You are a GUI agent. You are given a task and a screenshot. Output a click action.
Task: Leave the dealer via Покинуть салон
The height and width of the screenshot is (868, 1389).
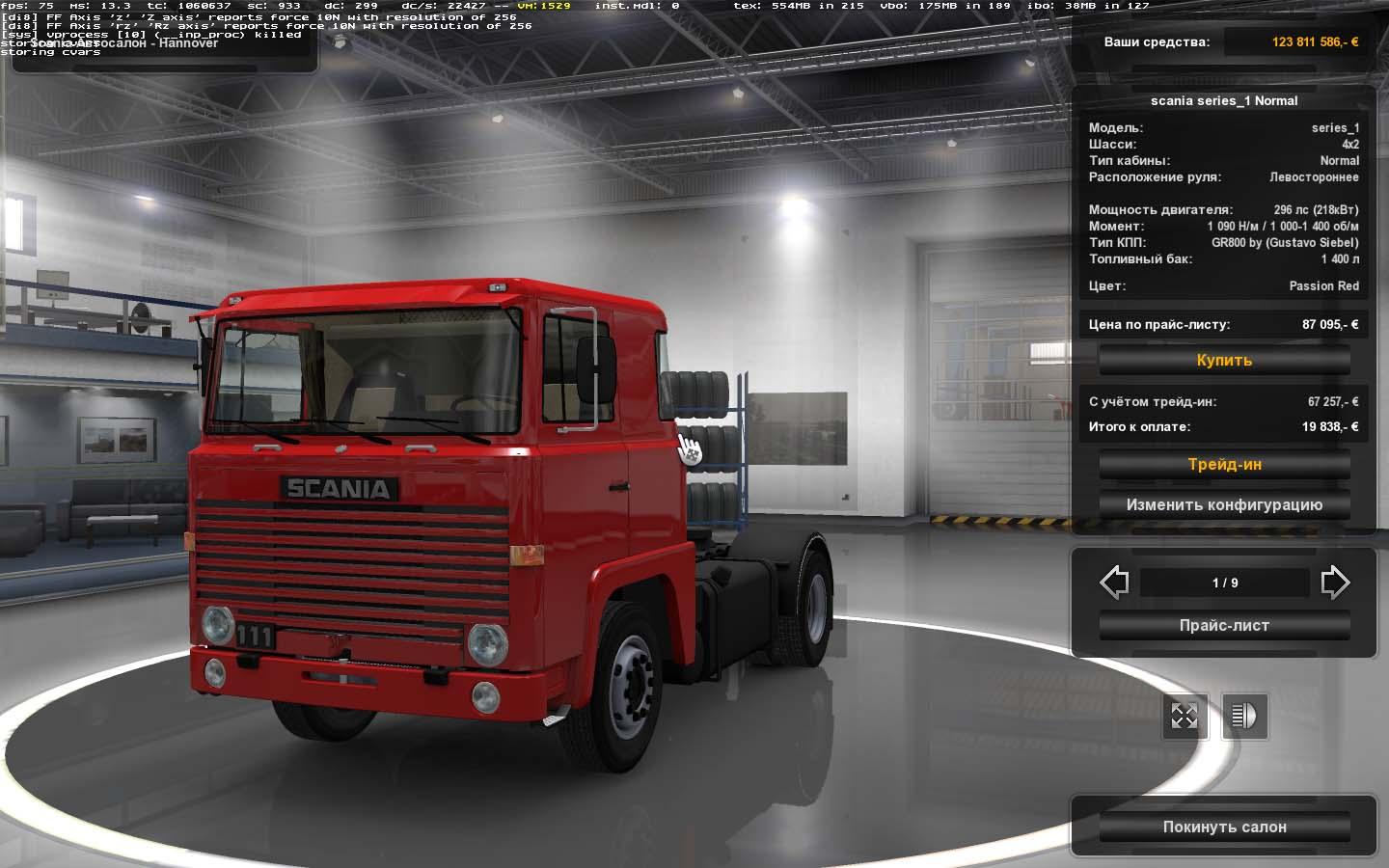click(1224, 827)
